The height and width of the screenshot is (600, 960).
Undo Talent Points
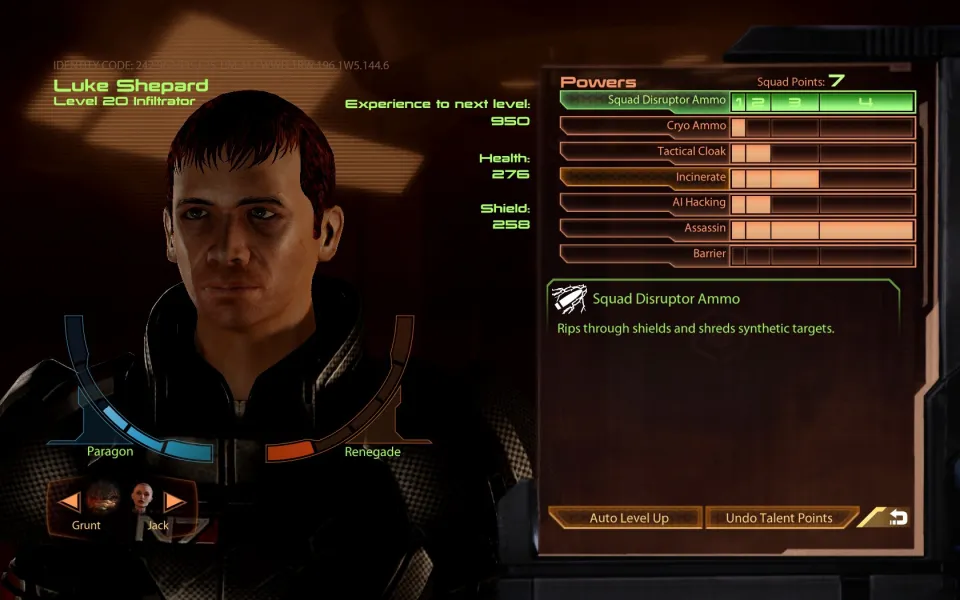779,518
